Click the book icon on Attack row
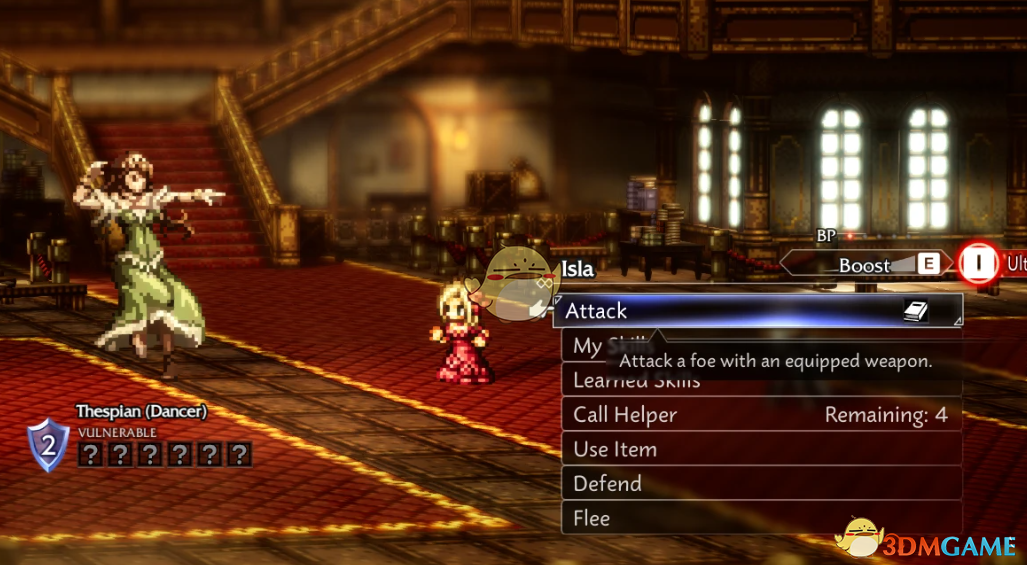The image size is (1027, 565). click(x=915, y=312)
